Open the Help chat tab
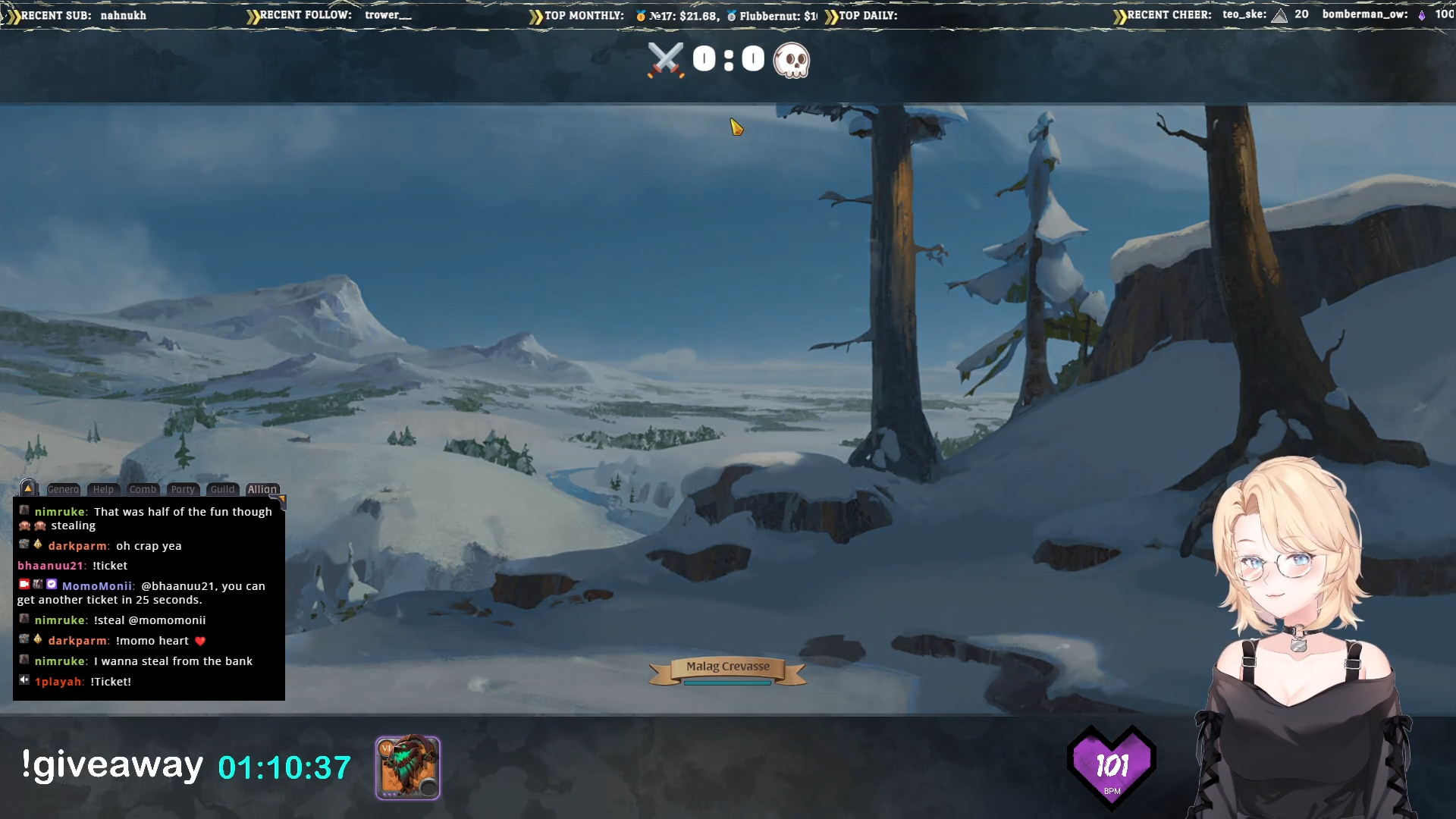The height and width of the screenshot is (819, 1456). [x=103, y=489]
